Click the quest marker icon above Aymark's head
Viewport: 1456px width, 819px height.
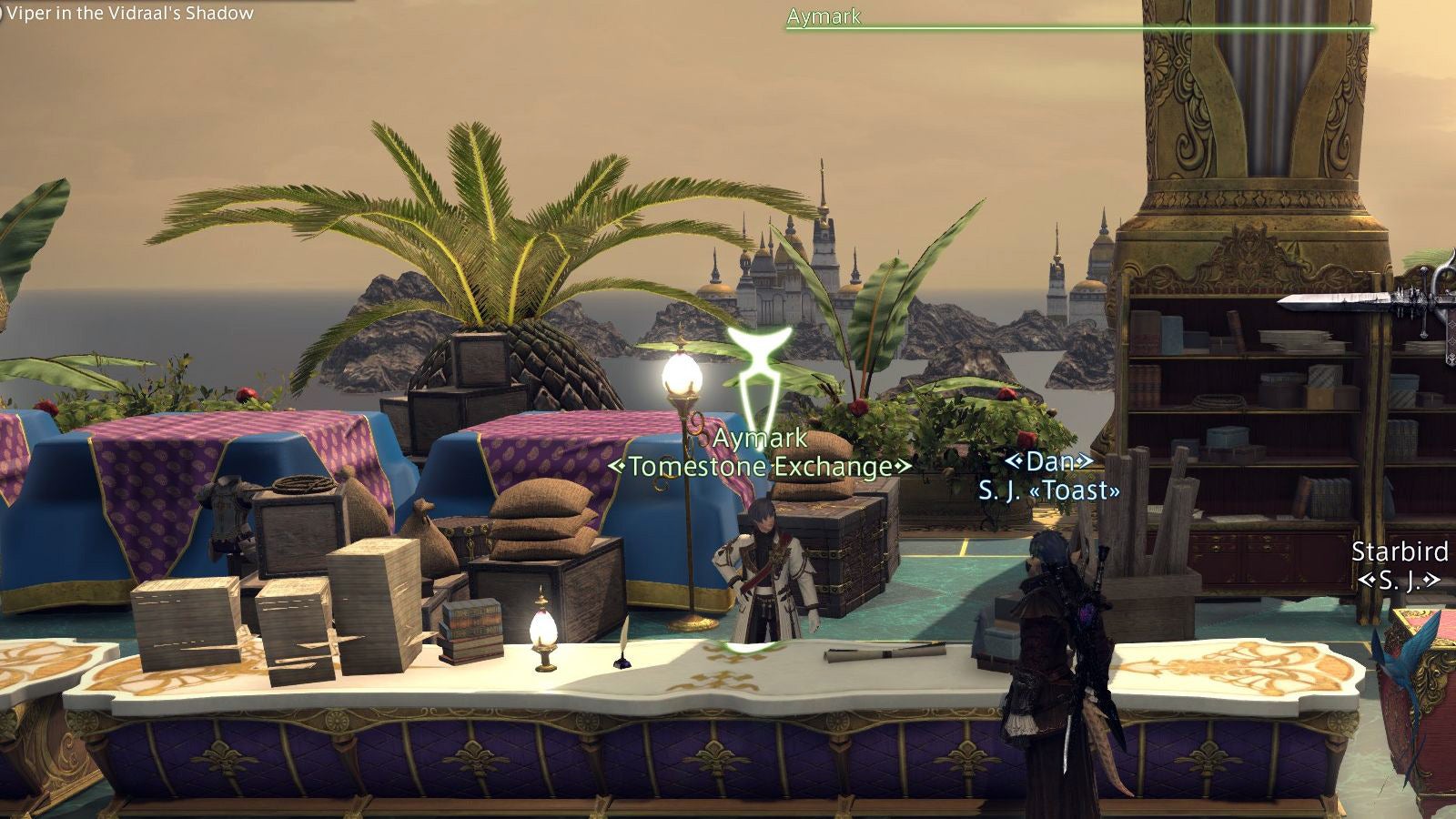(761, 373)
